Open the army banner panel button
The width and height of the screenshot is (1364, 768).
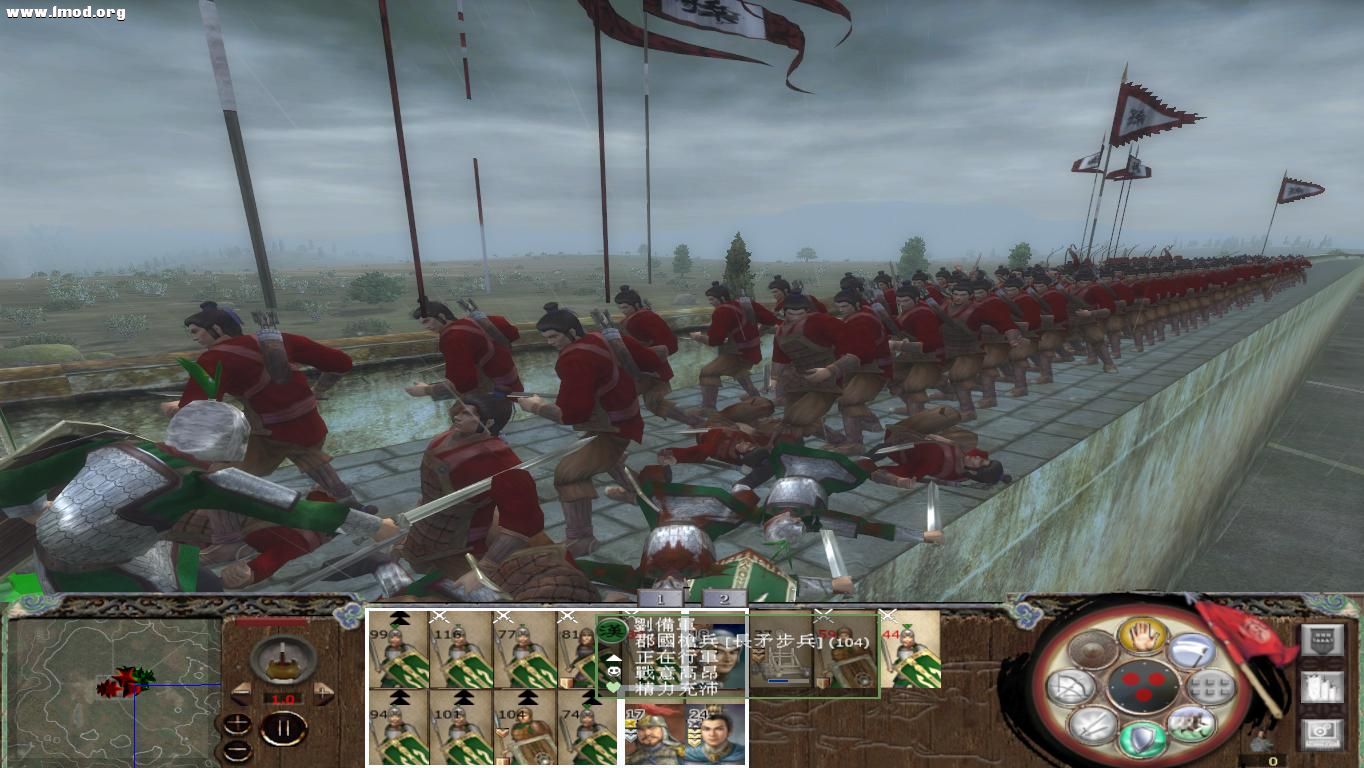(x=1323, y=640)
